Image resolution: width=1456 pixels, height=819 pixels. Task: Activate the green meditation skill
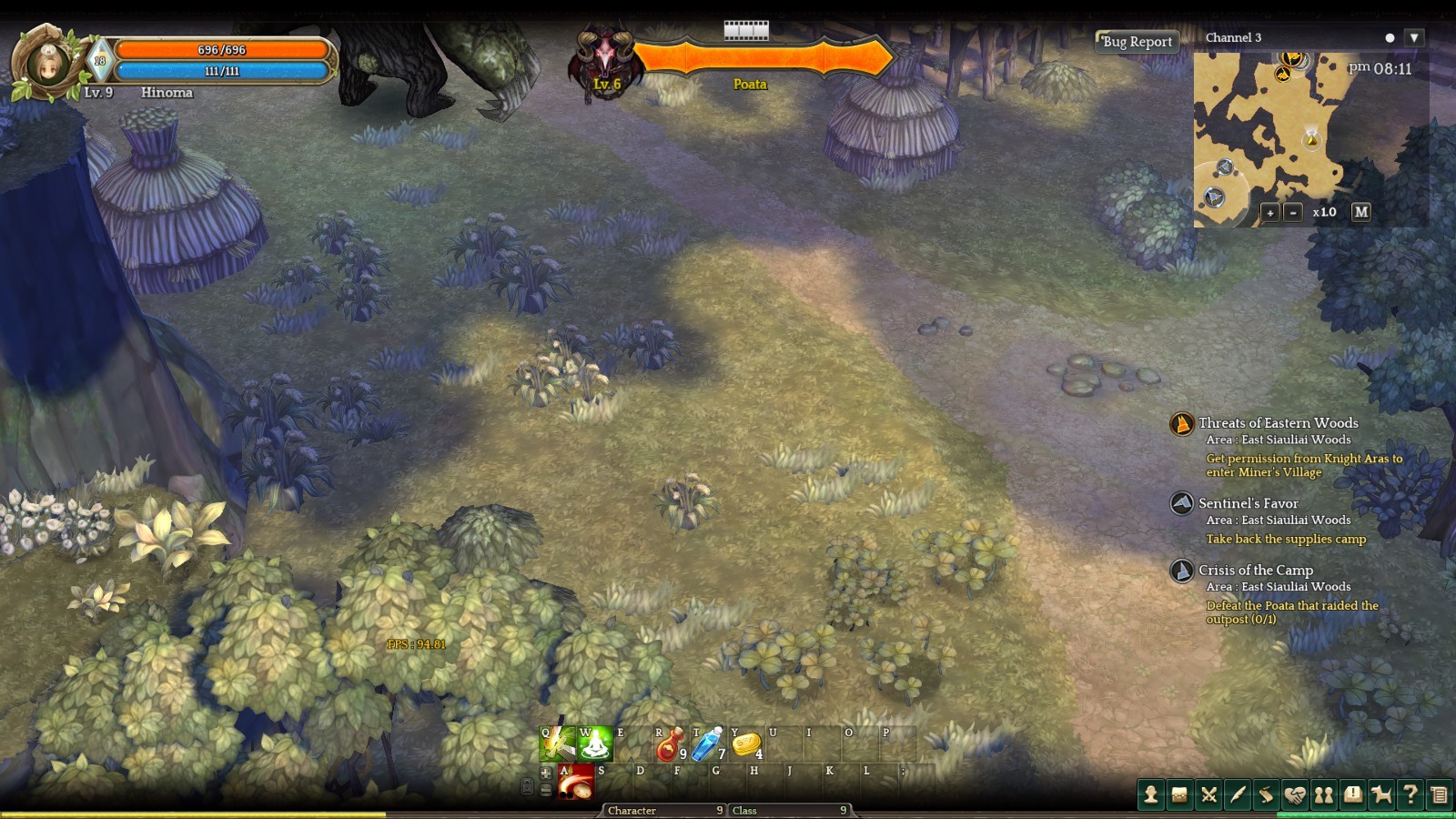click(x=595, y=744)
